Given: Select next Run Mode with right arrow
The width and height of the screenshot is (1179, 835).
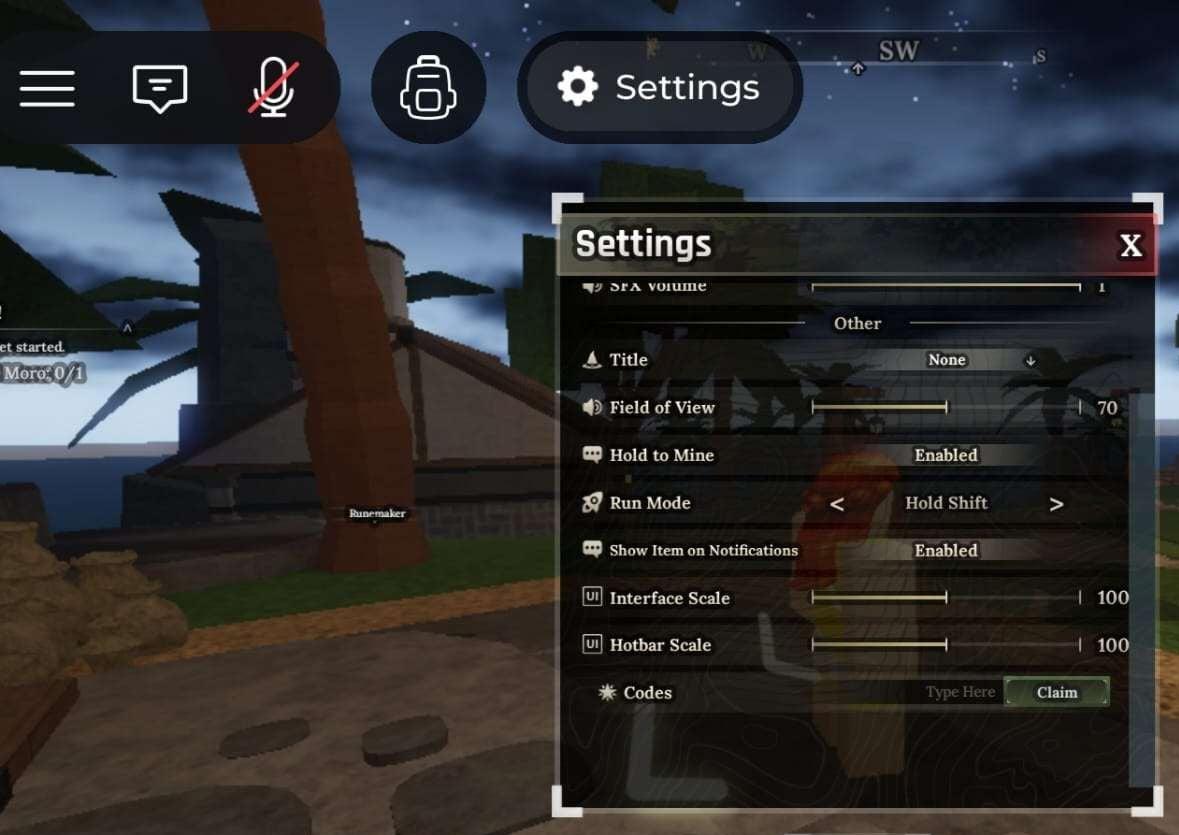Looking at the screenshot, I should tap(1056, 504).
